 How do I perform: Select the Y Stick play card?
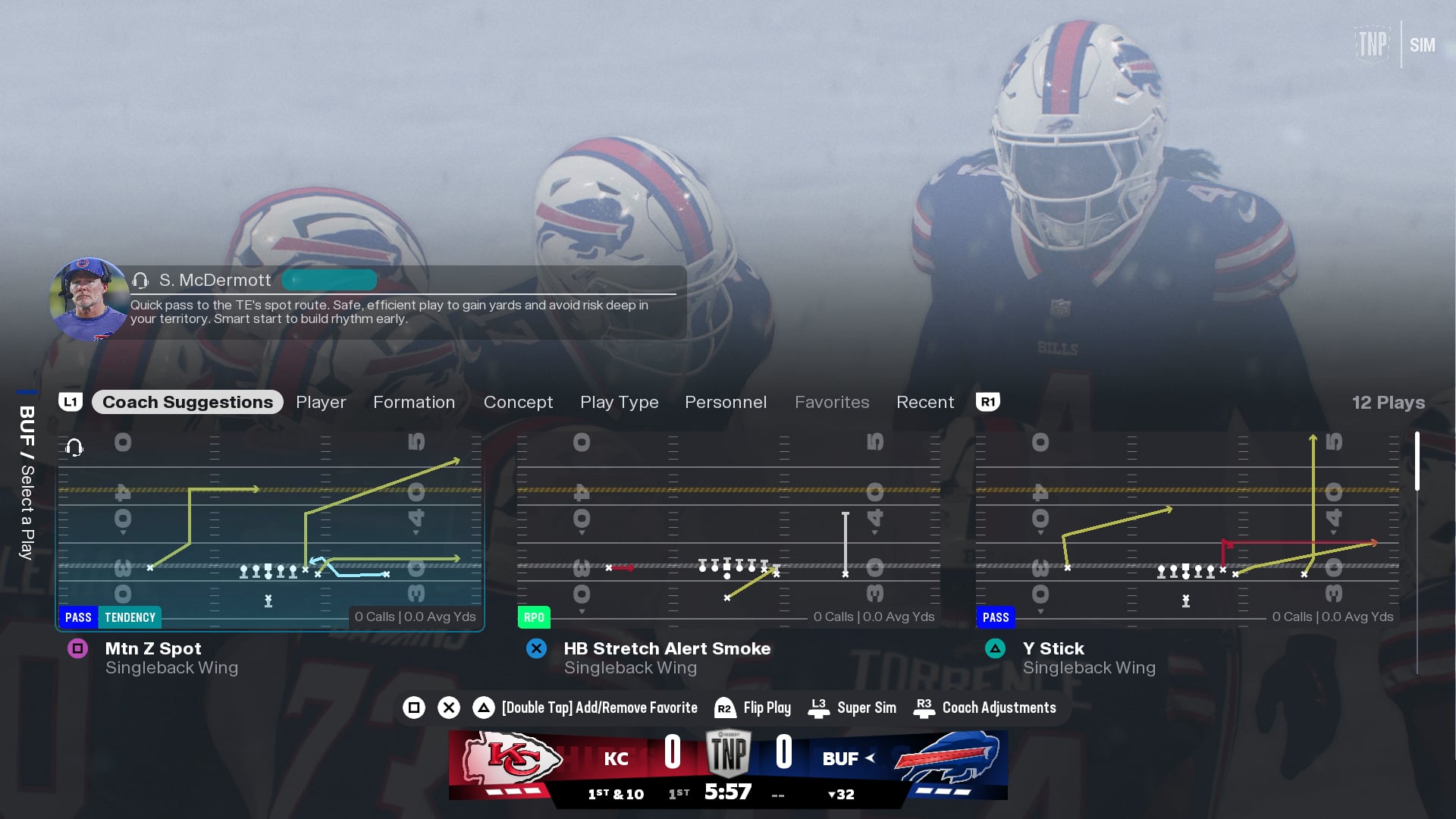1188,531
